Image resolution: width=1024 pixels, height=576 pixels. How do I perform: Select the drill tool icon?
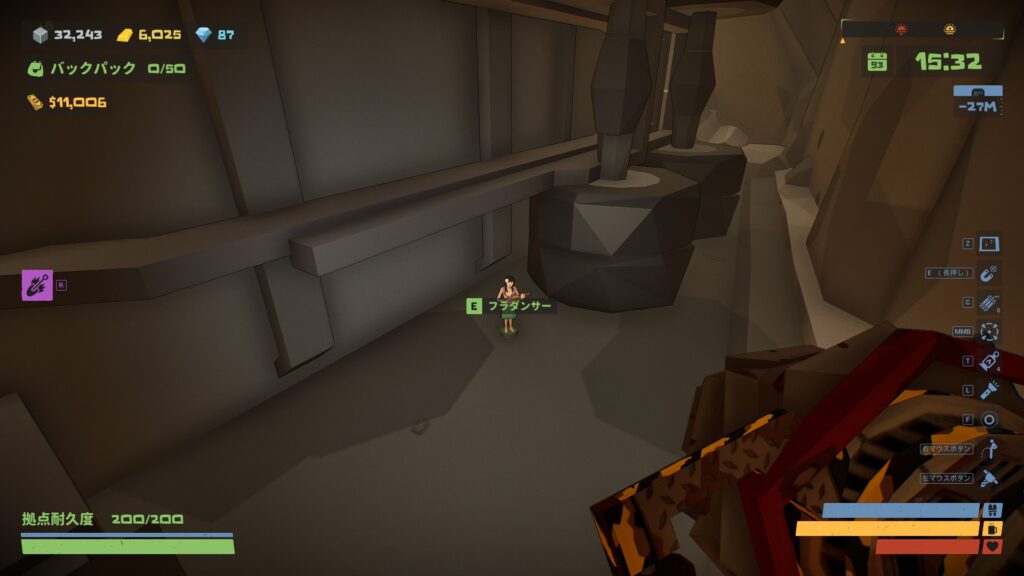click(989, 478)
